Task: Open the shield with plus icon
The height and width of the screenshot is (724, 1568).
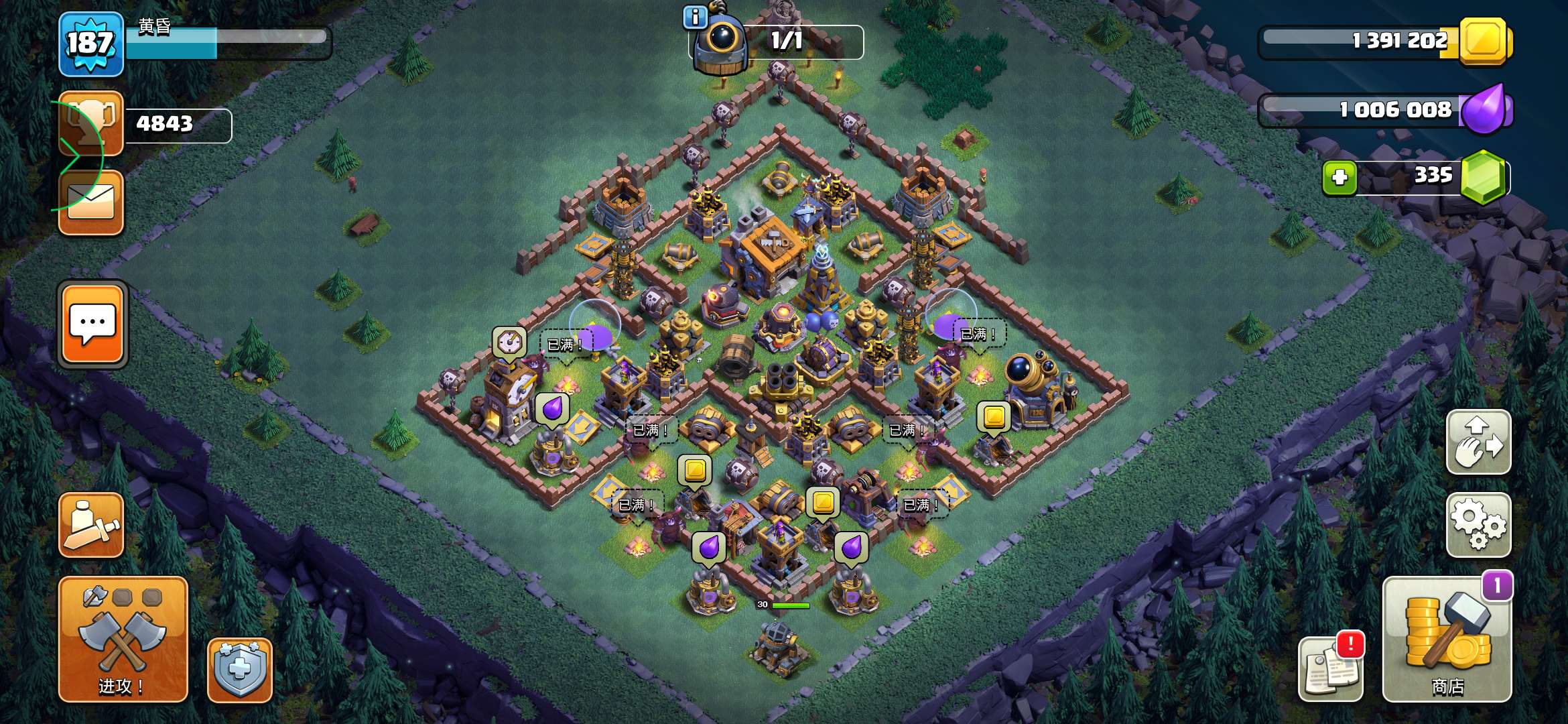Action: coord(239,670)
